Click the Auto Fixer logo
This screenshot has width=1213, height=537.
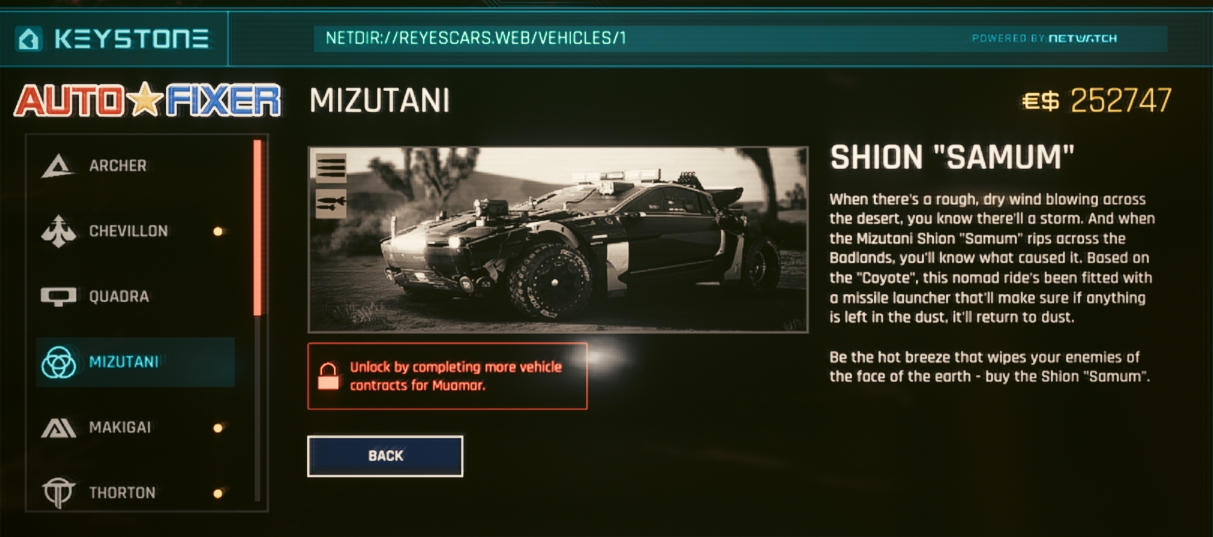pyautogui.click(x=147, y=100)
